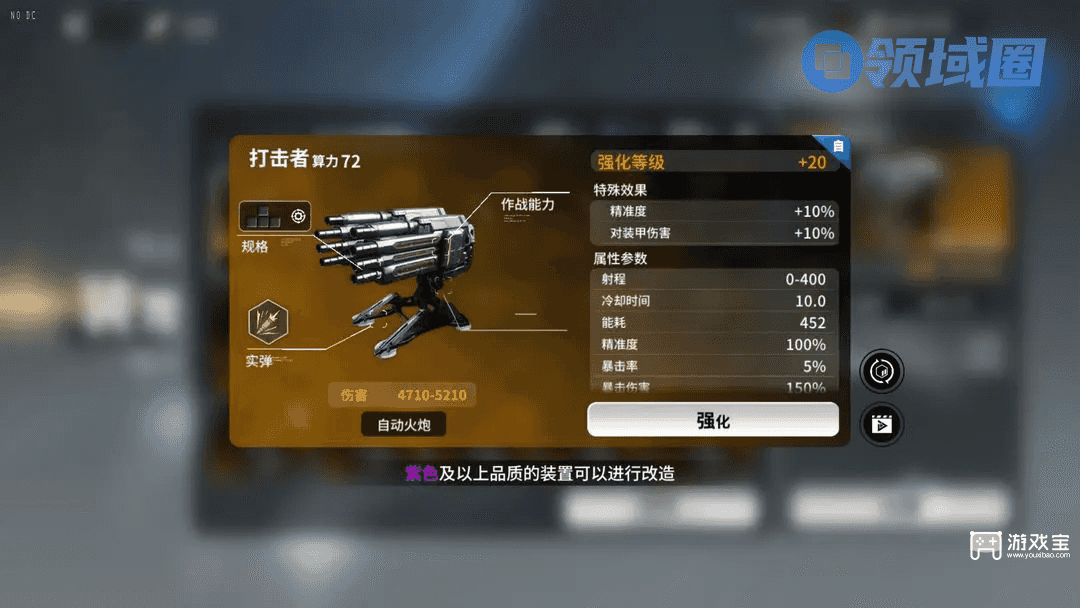Select the 实弹 ammo type hexagon icon
The height and width of the screenshot is (608, 1080).
(268, 322)
